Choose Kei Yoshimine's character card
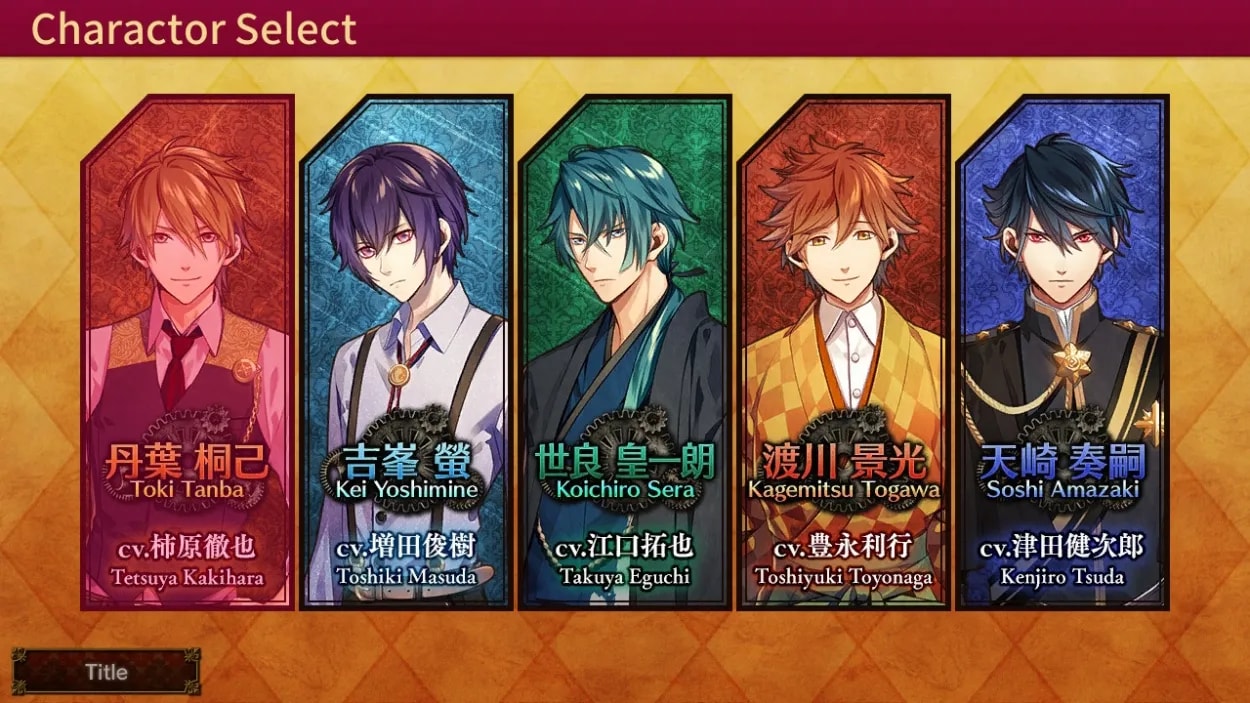 406,352
